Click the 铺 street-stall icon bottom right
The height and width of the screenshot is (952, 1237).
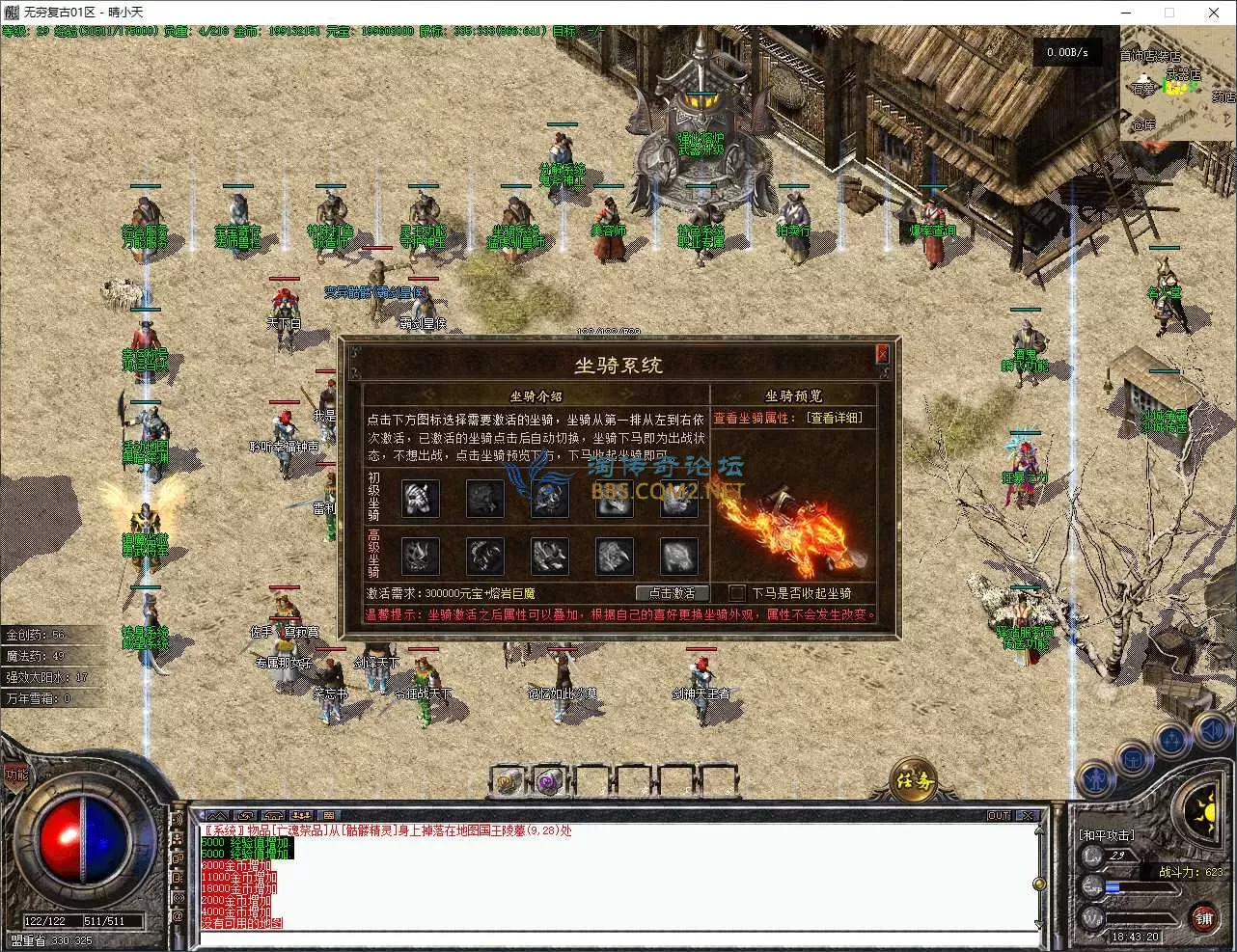point(1203,918)
